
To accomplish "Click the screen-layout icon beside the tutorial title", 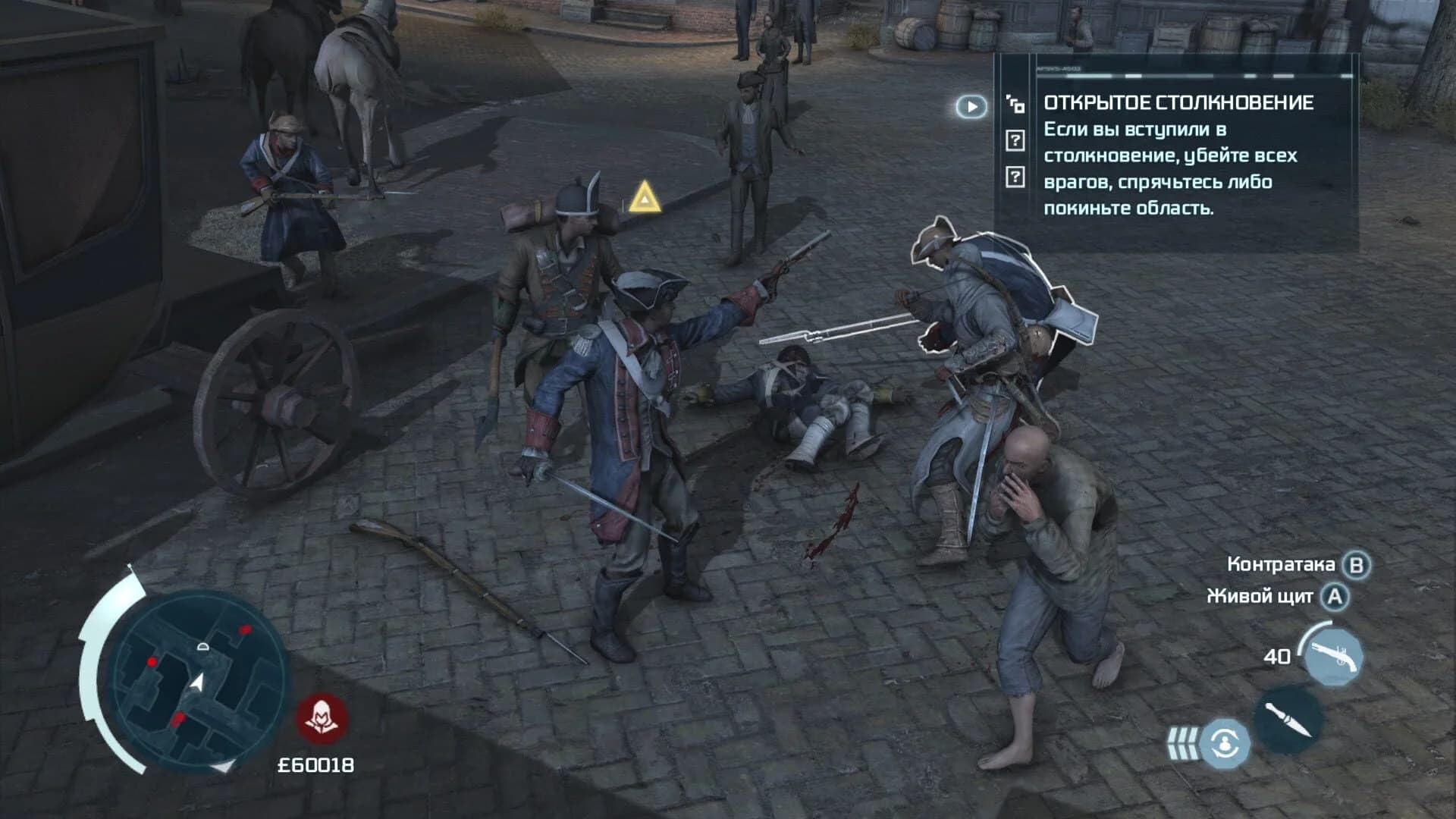I will 1015,104.
